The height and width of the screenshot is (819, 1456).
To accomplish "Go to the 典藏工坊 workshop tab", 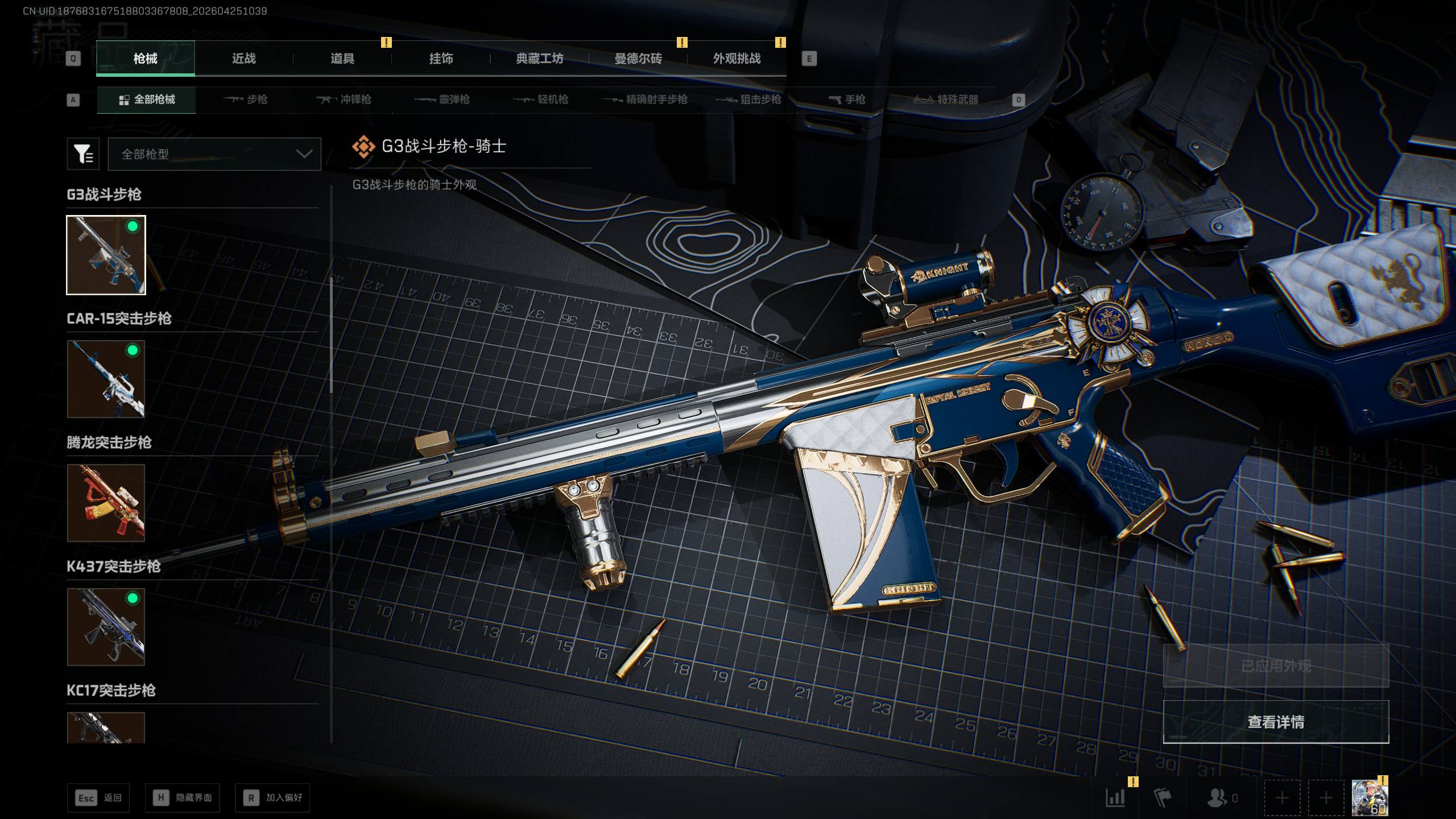I will pos(539,59).
